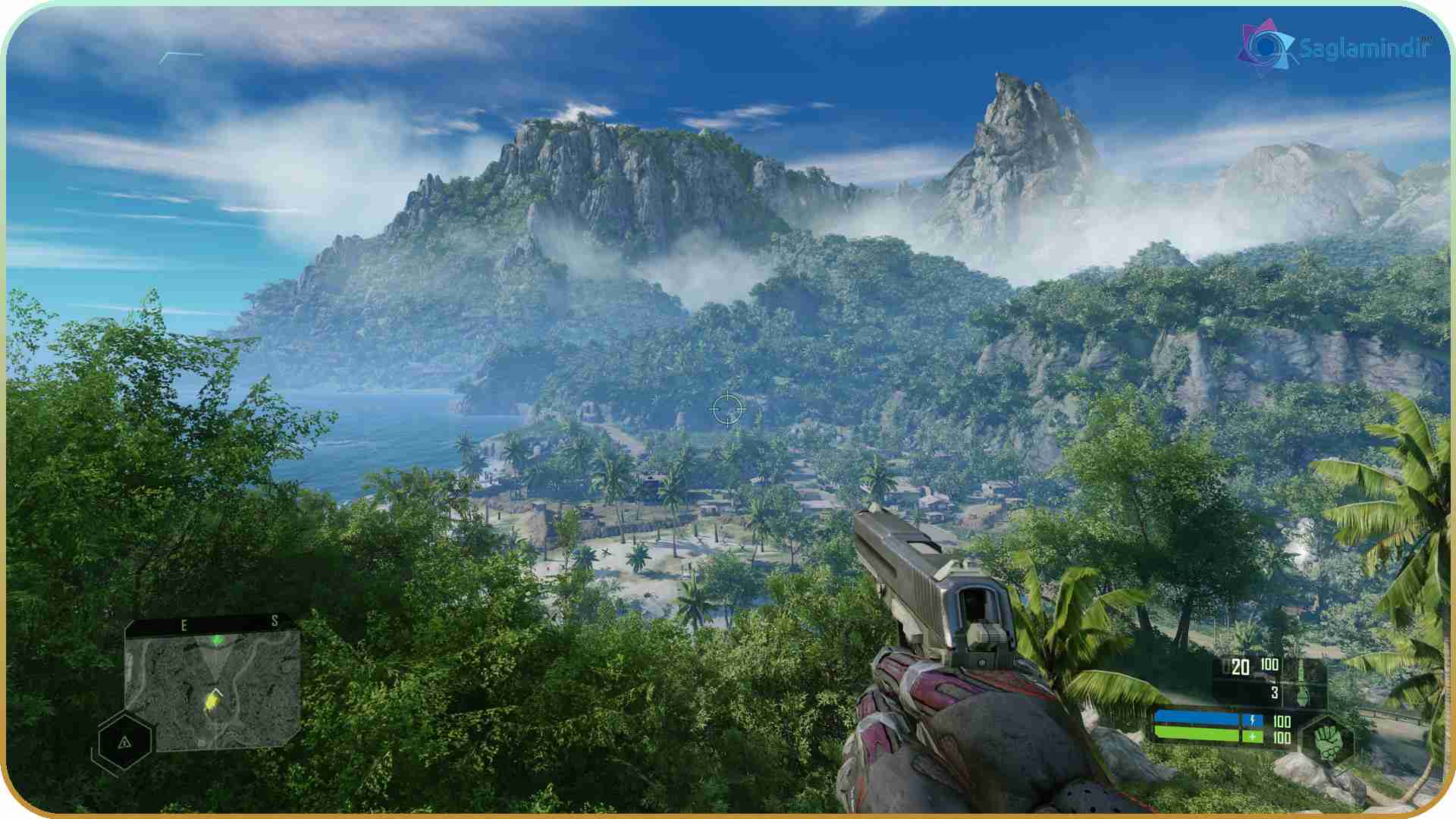The width and height of the screenshot is (1456, 819).
Task: Open the hexagonal warning triangle indicator
Action: point(125,742)
